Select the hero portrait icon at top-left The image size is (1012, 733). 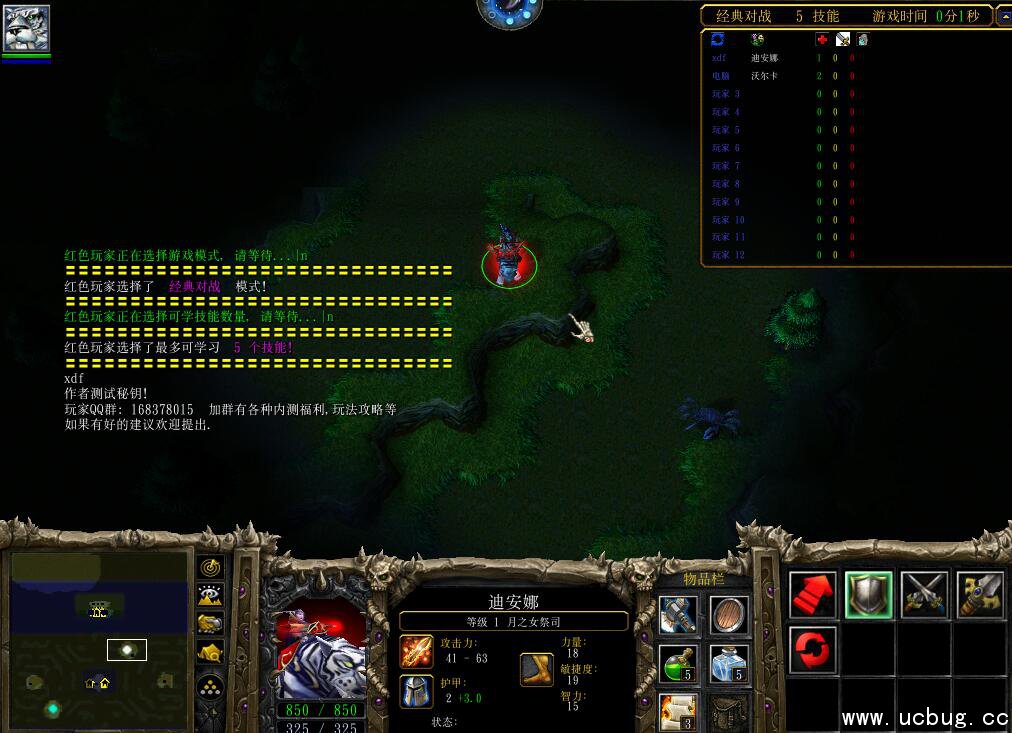26,28
